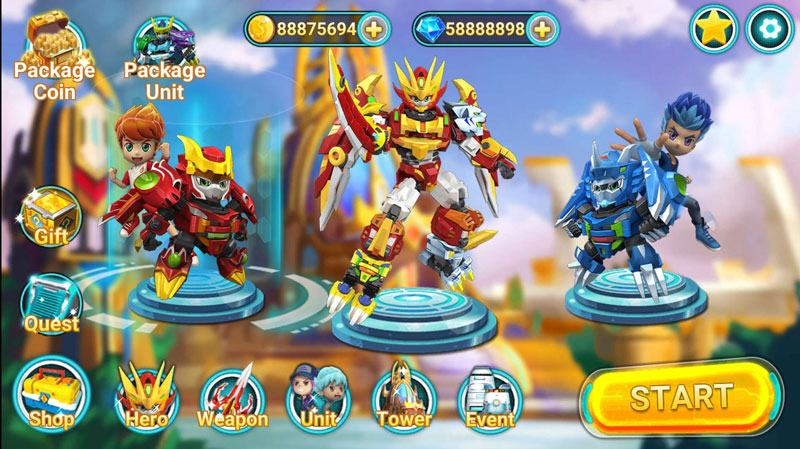The image size is (800, 449).
Task: Add more gold coins with plus button
Action: pyautogui.click(x=374, y=29)
